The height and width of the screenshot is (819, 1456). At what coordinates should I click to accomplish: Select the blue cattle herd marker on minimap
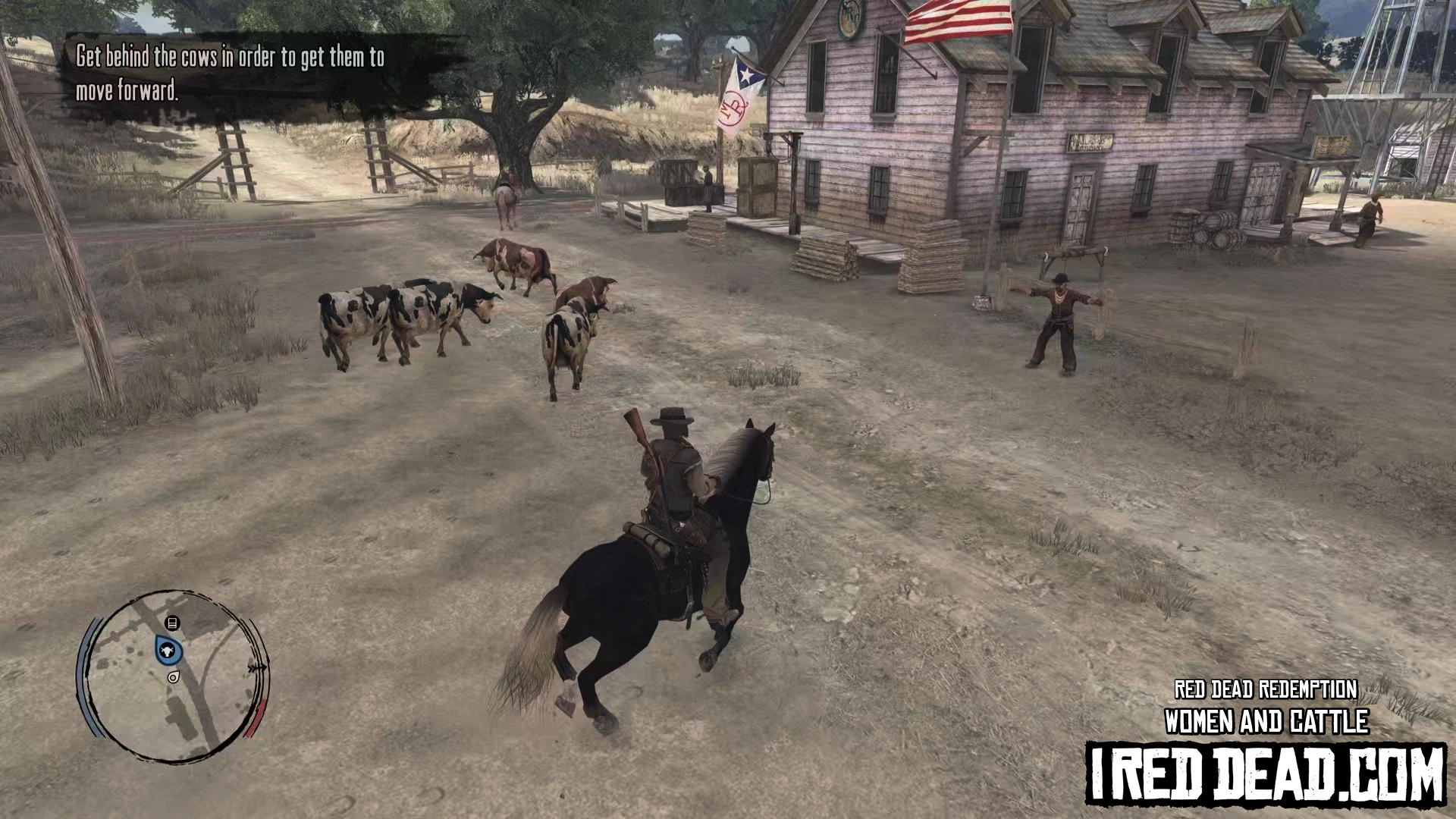[x=167, y=651]
